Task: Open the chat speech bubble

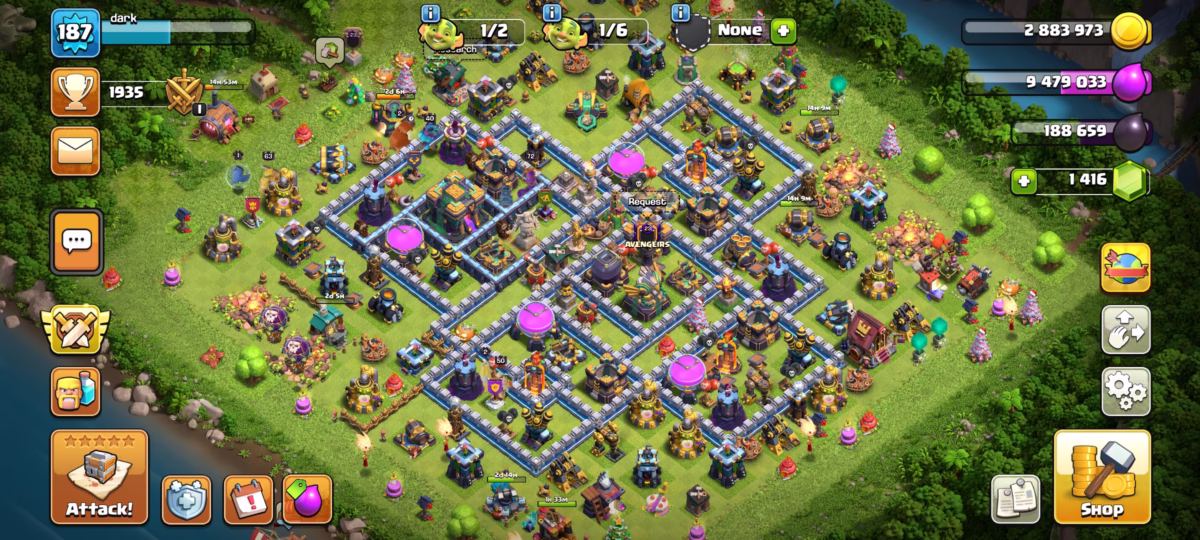Action: (76, 240)
